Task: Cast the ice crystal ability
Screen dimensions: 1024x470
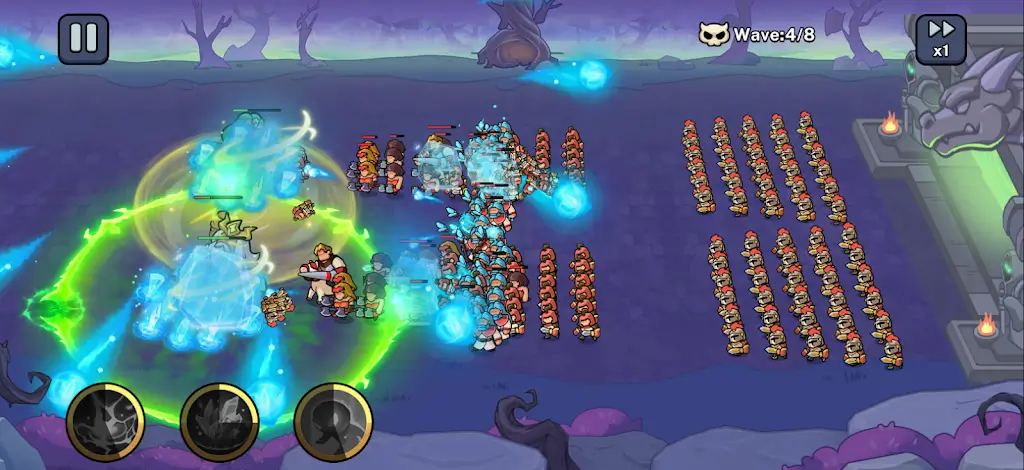Action: 219,422
